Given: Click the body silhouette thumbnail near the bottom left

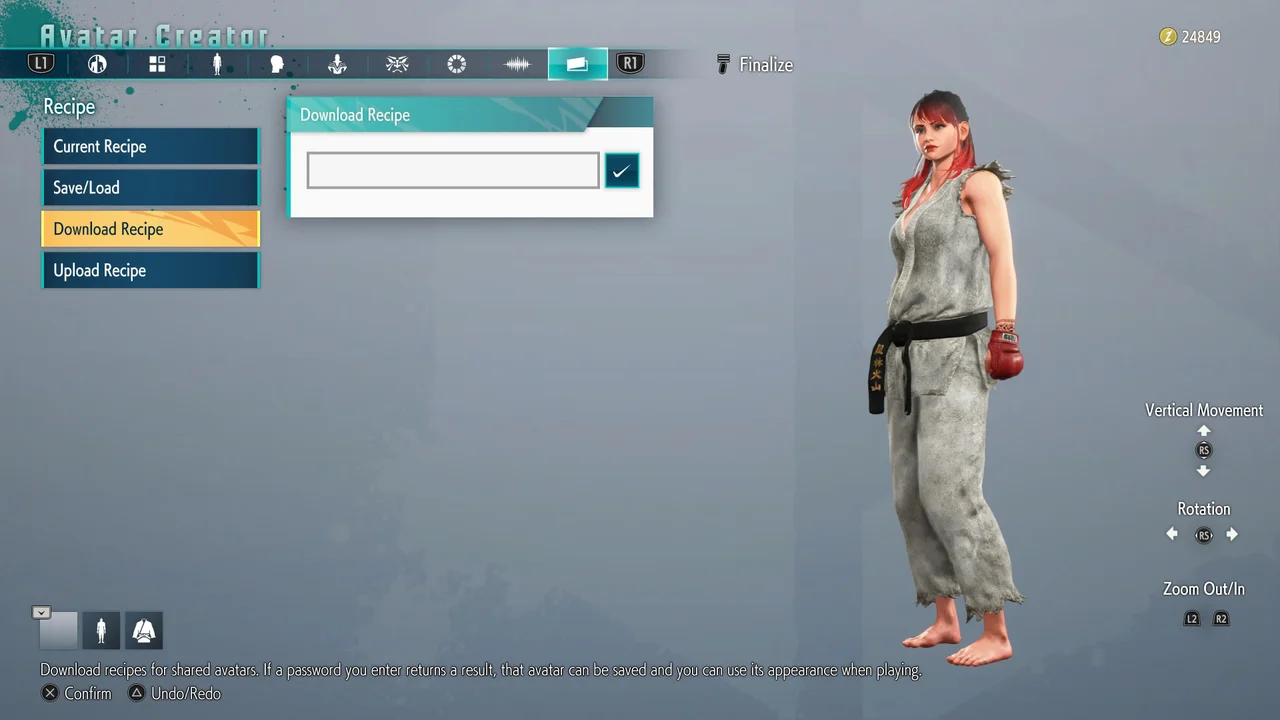Looking at the screenshot, I should [x=101, y=630].
